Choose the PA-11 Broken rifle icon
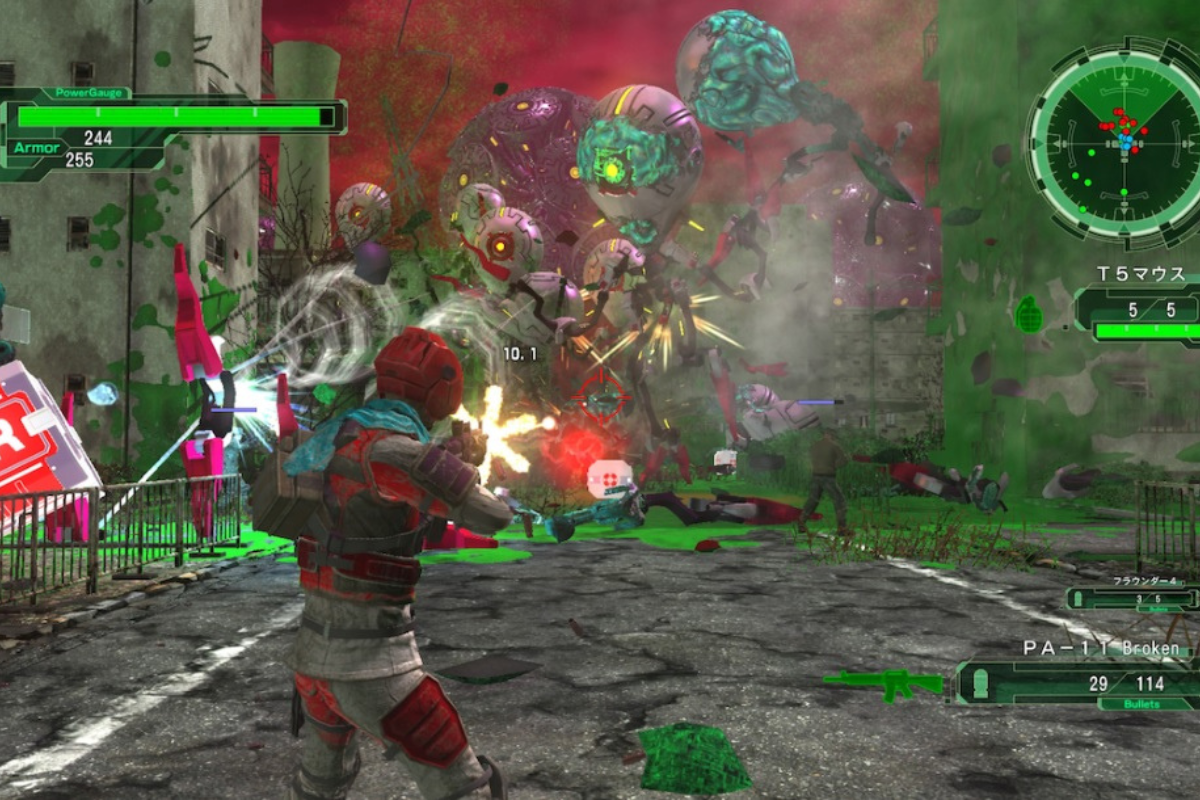The image size is (1200, 800). click(x=883, y=684)
